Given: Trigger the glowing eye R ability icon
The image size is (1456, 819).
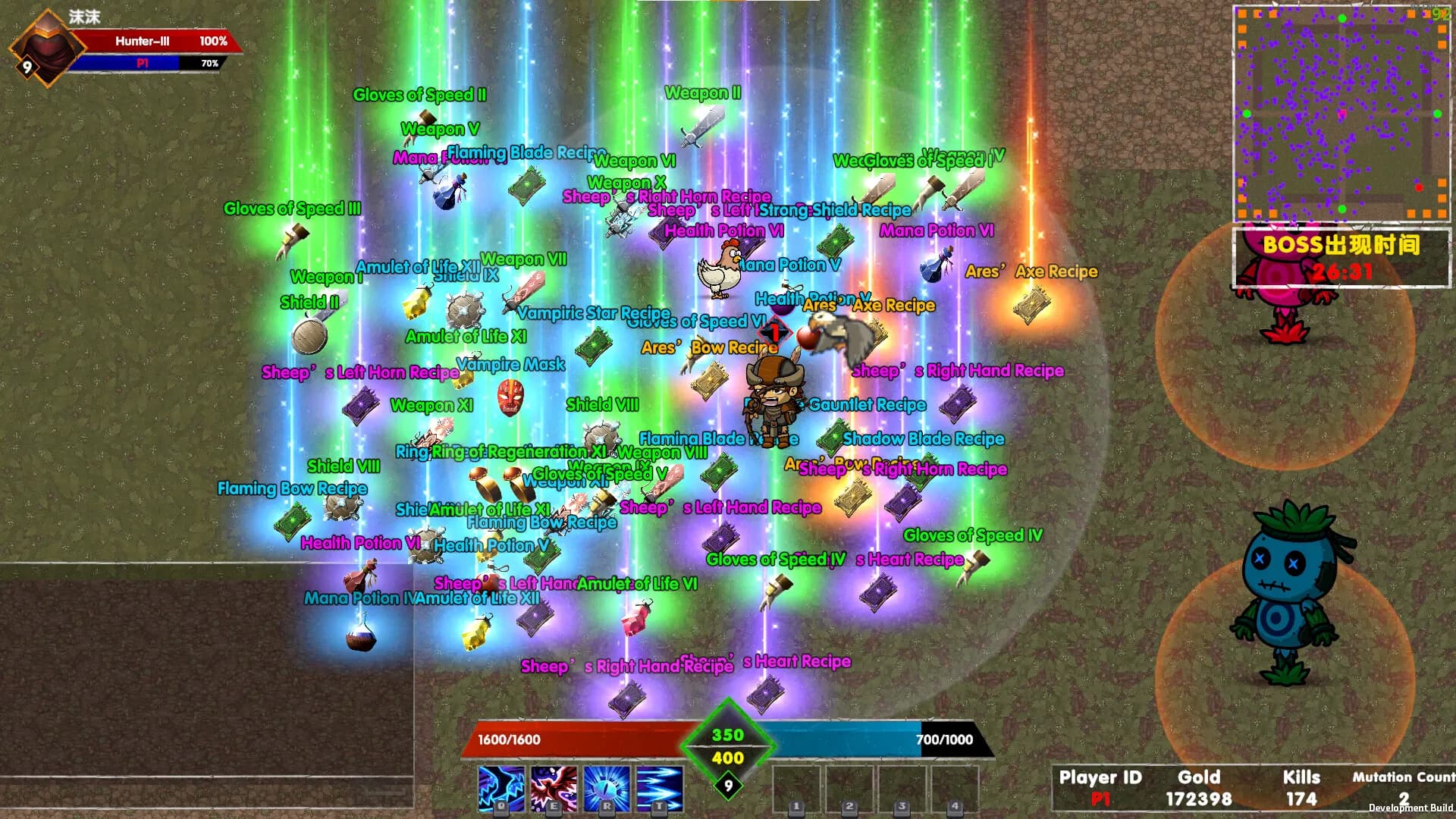Looking at the screenshot, I should (607, 789).
